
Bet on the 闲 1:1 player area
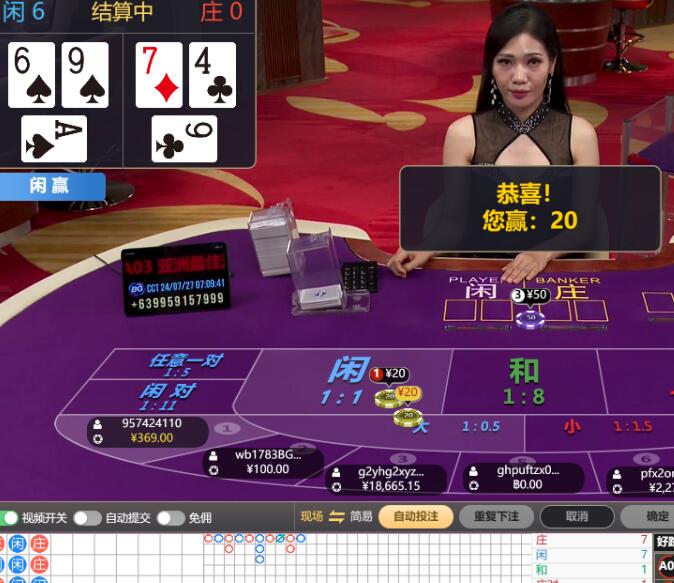(340, 378)
